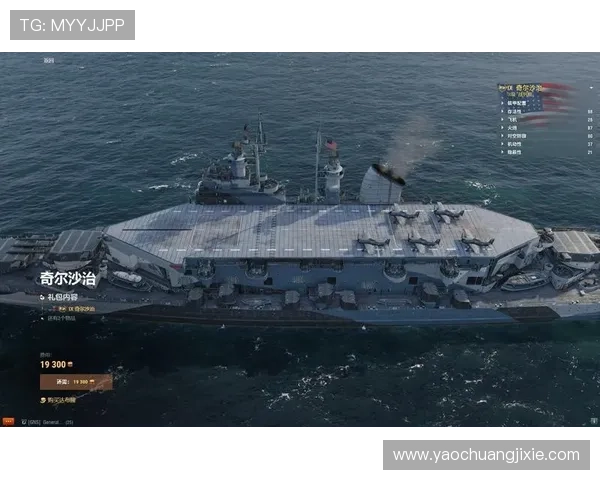The height and width of the screenshot is (480, 600).
Task: Click the back label at top left
Action: coord(49,60)
